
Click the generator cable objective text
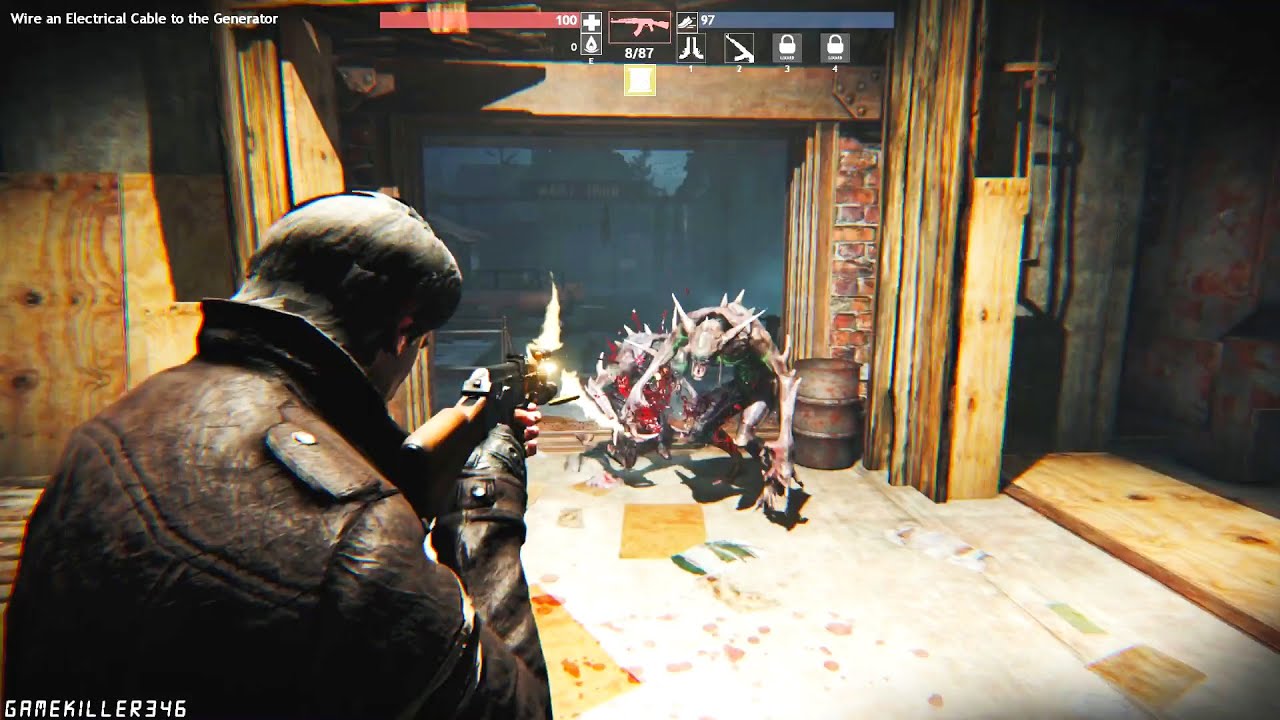click(144, 19)
